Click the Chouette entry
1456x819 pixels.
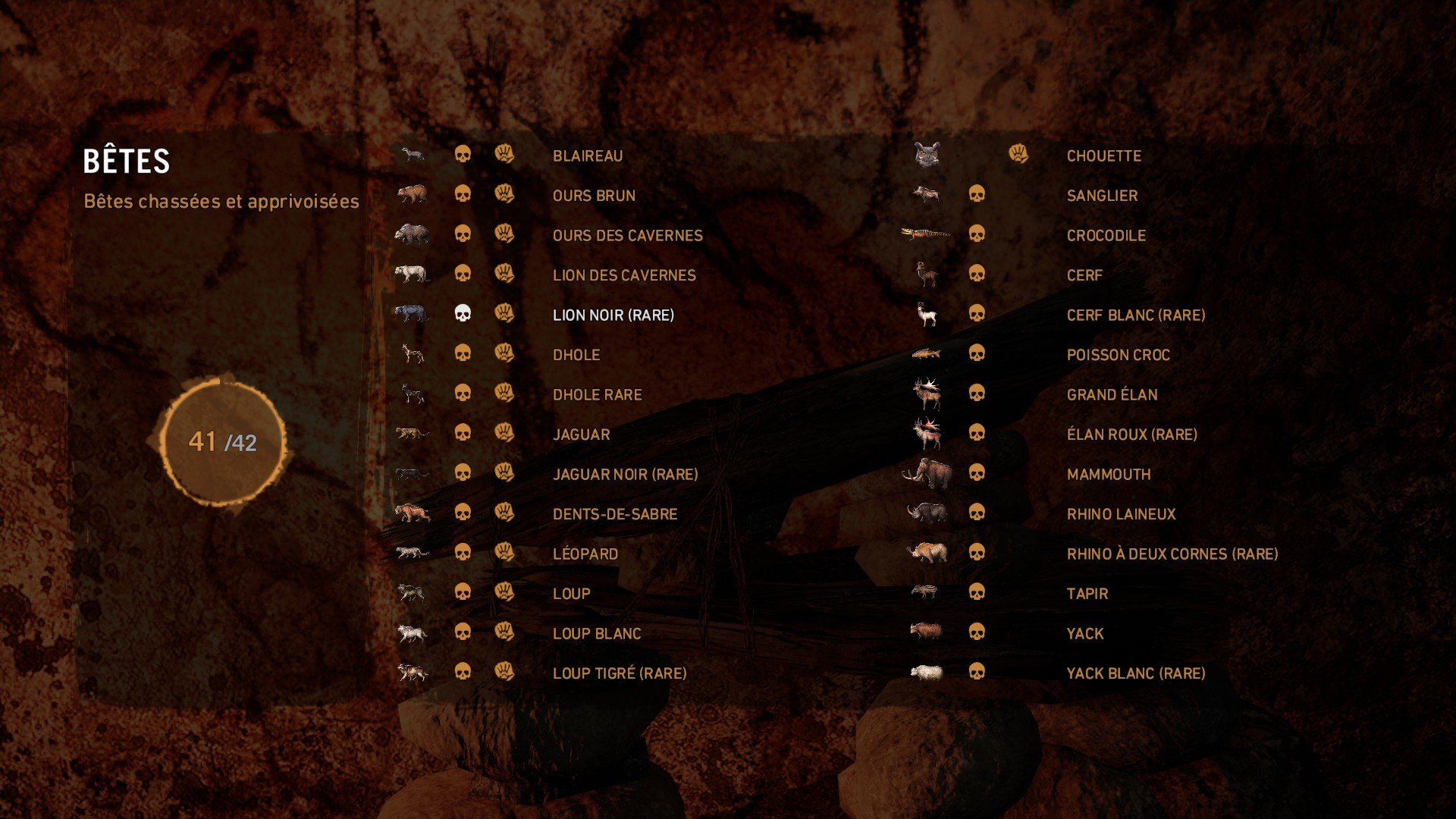tap(1103, 155)
